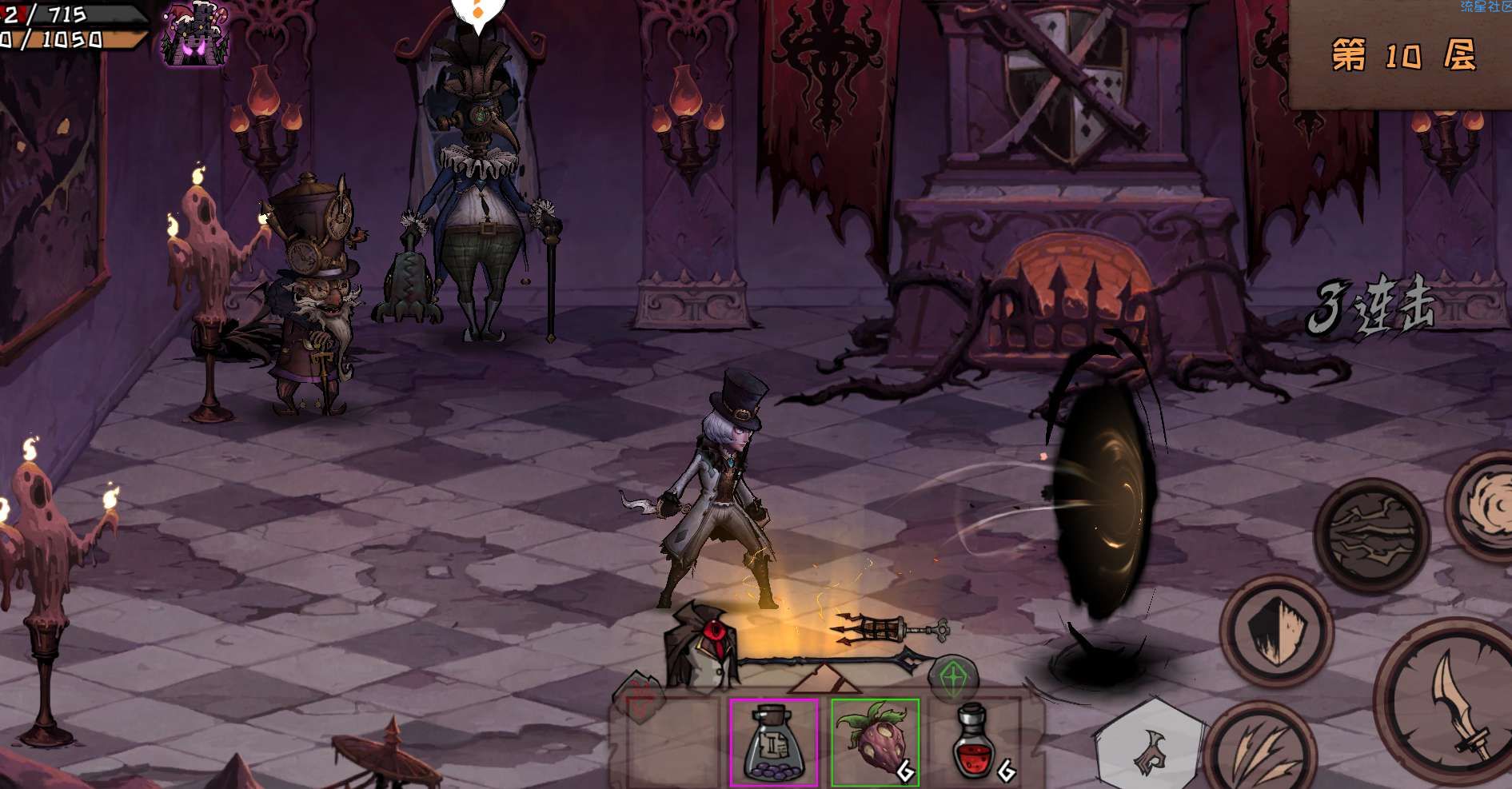Use the half-shaded shield skill

point(1275,630)
